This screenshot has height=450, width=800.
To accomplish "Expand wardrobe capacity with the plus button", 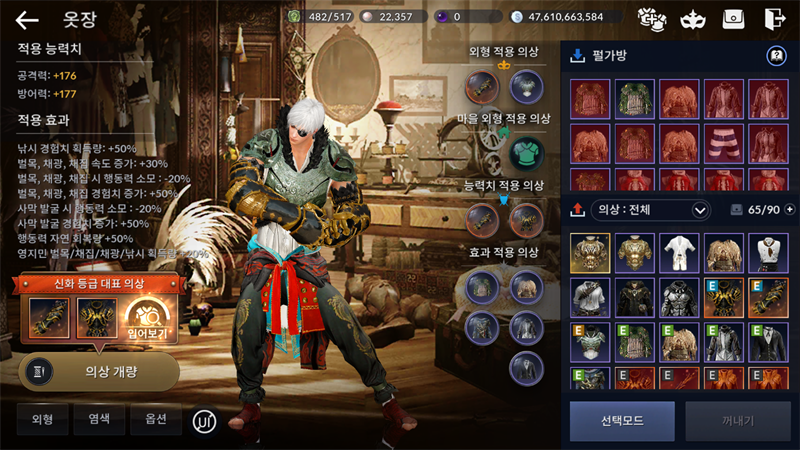I will 790,210.
